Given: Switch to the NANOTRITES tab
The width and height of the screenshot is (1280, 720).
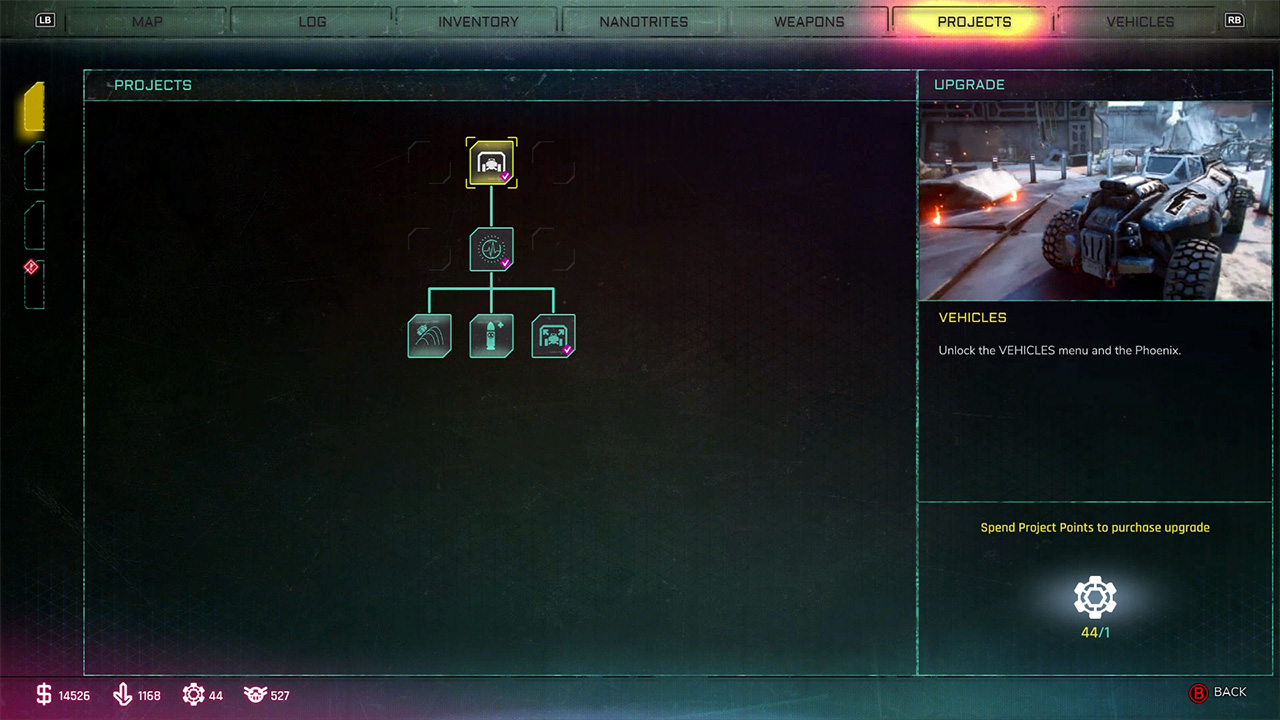Looking at the screenshot, I should [644, 21].
